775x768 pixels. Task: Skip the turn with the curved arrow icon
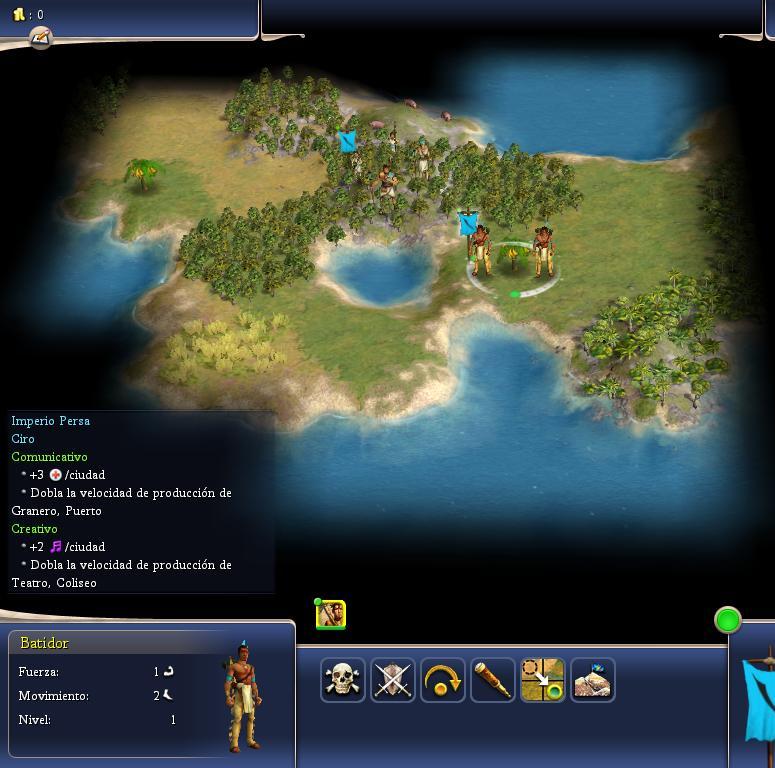(x=443, y=680)
